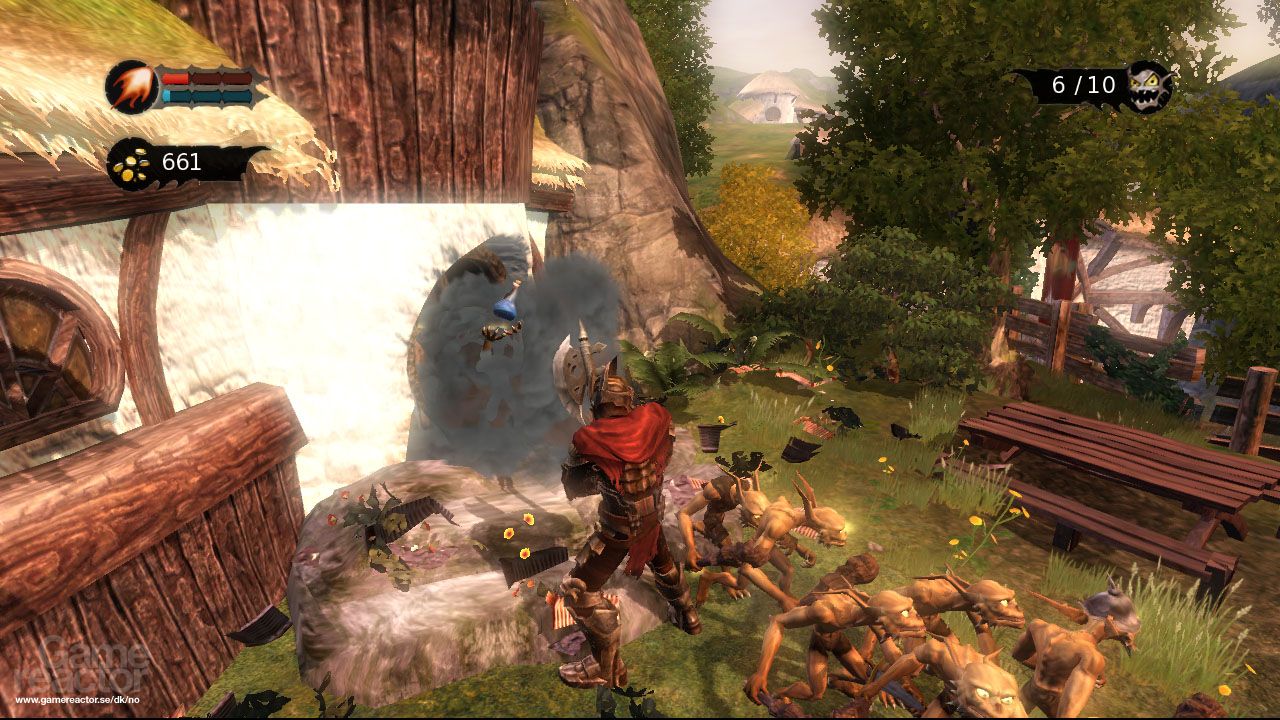
Task: Select the fireball spell icon
Action: pyautogui.click(x=131, y=87)
